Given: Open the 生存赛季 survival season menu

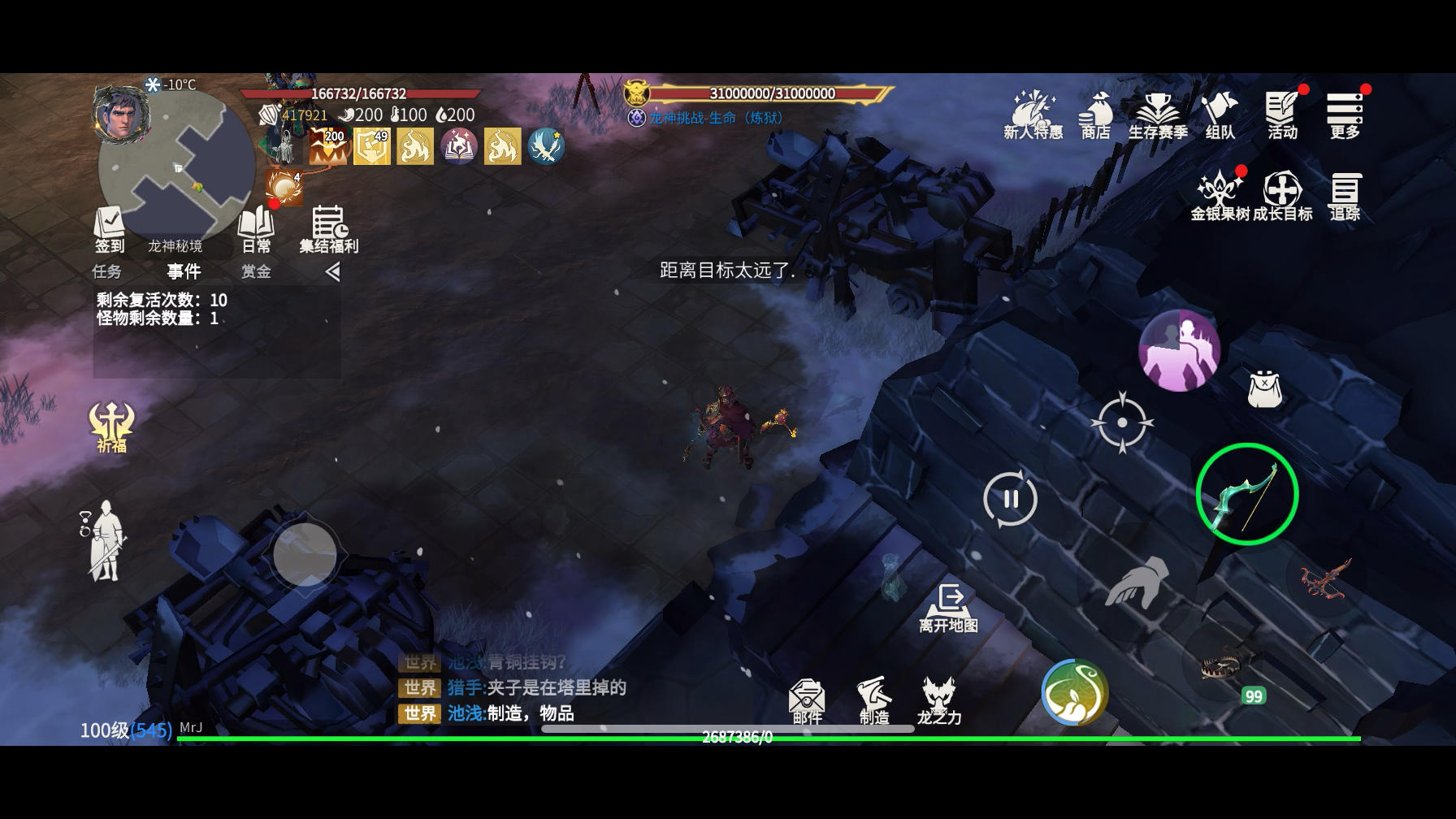Looking at the screenshot, I should point(1158,115).
